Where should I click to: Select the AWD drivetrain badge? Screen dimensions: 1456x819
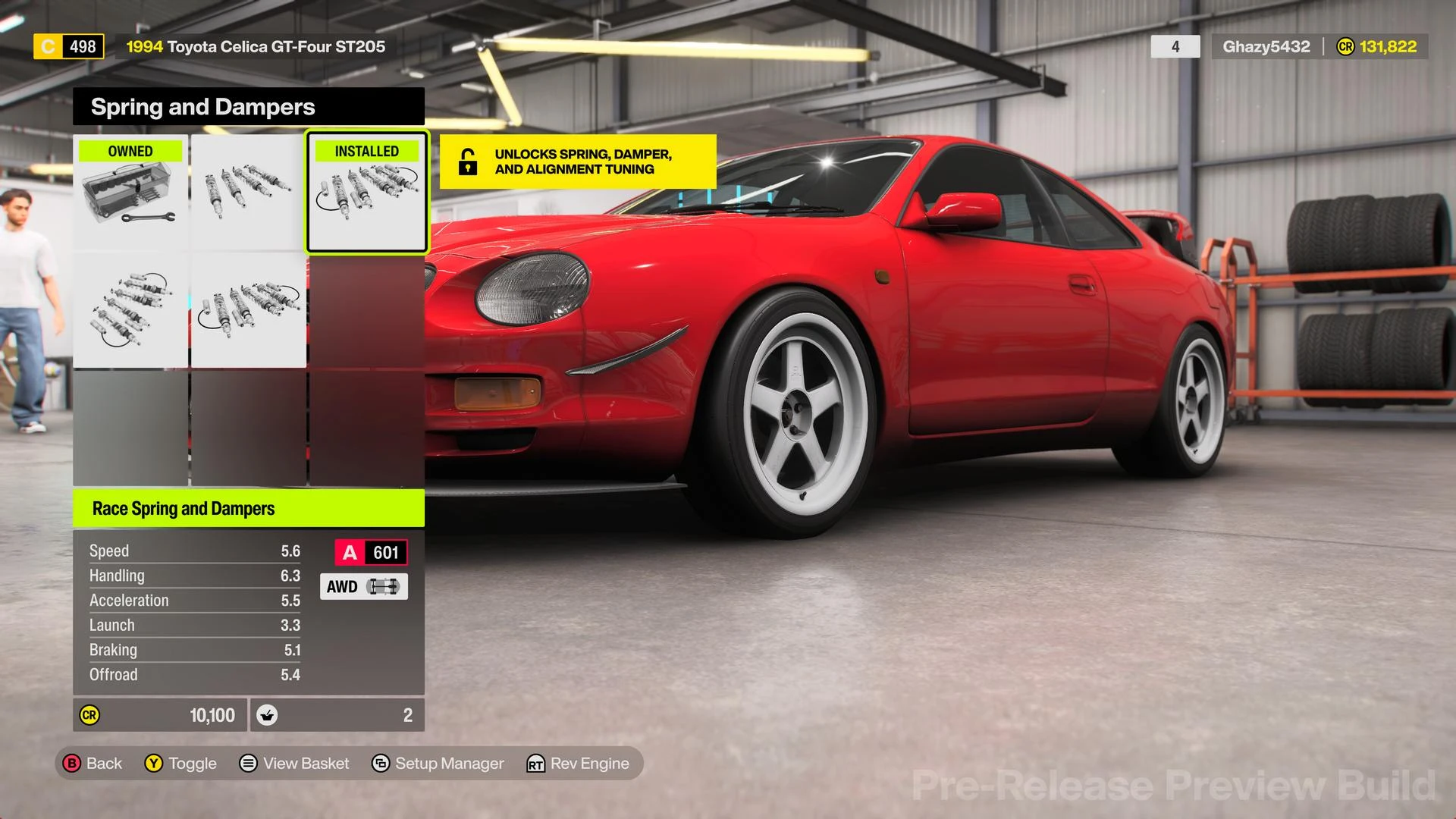point(363,586)
